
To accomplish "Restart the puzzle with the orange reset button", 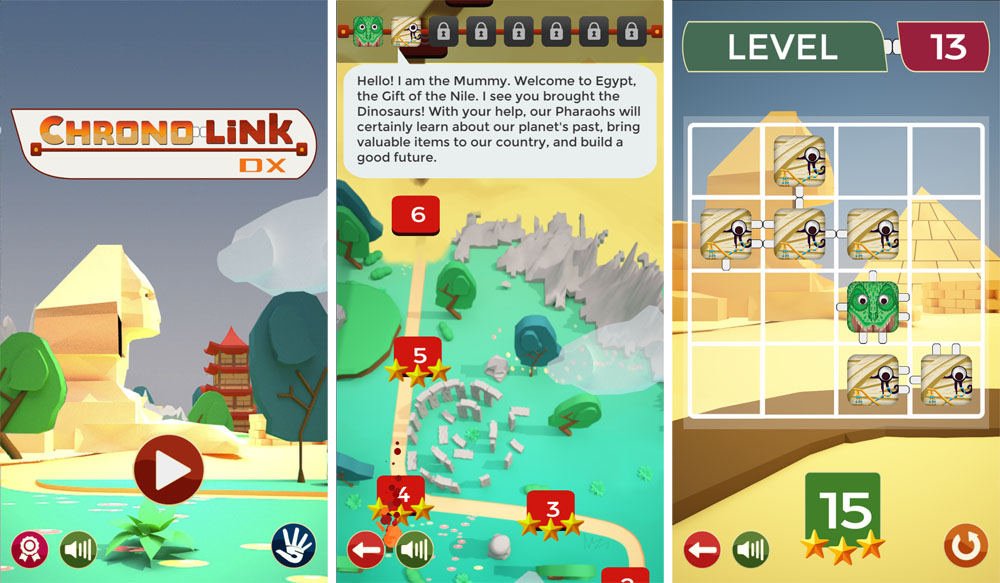I will (964, 546).
